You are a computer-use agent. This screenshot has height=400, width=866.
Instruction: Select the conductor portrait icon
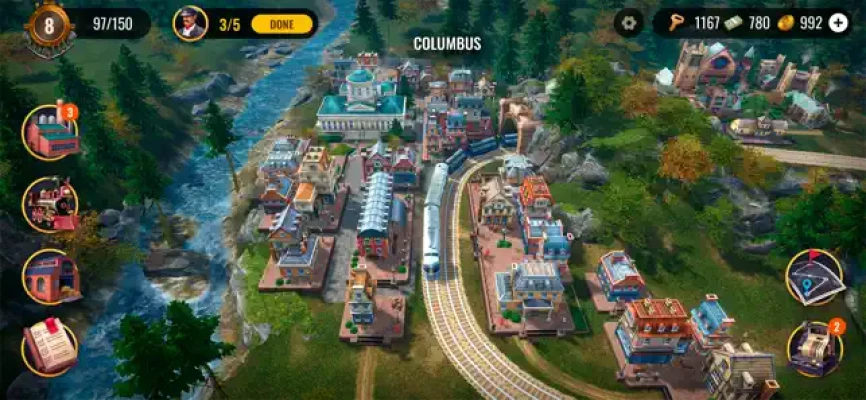click(190, 23)
